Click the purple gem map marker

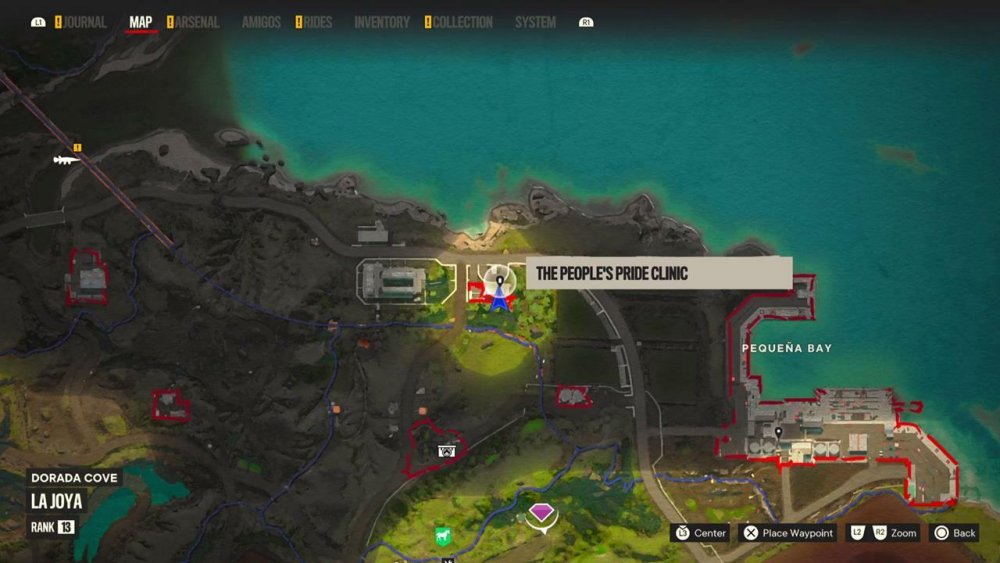point(541,514)
